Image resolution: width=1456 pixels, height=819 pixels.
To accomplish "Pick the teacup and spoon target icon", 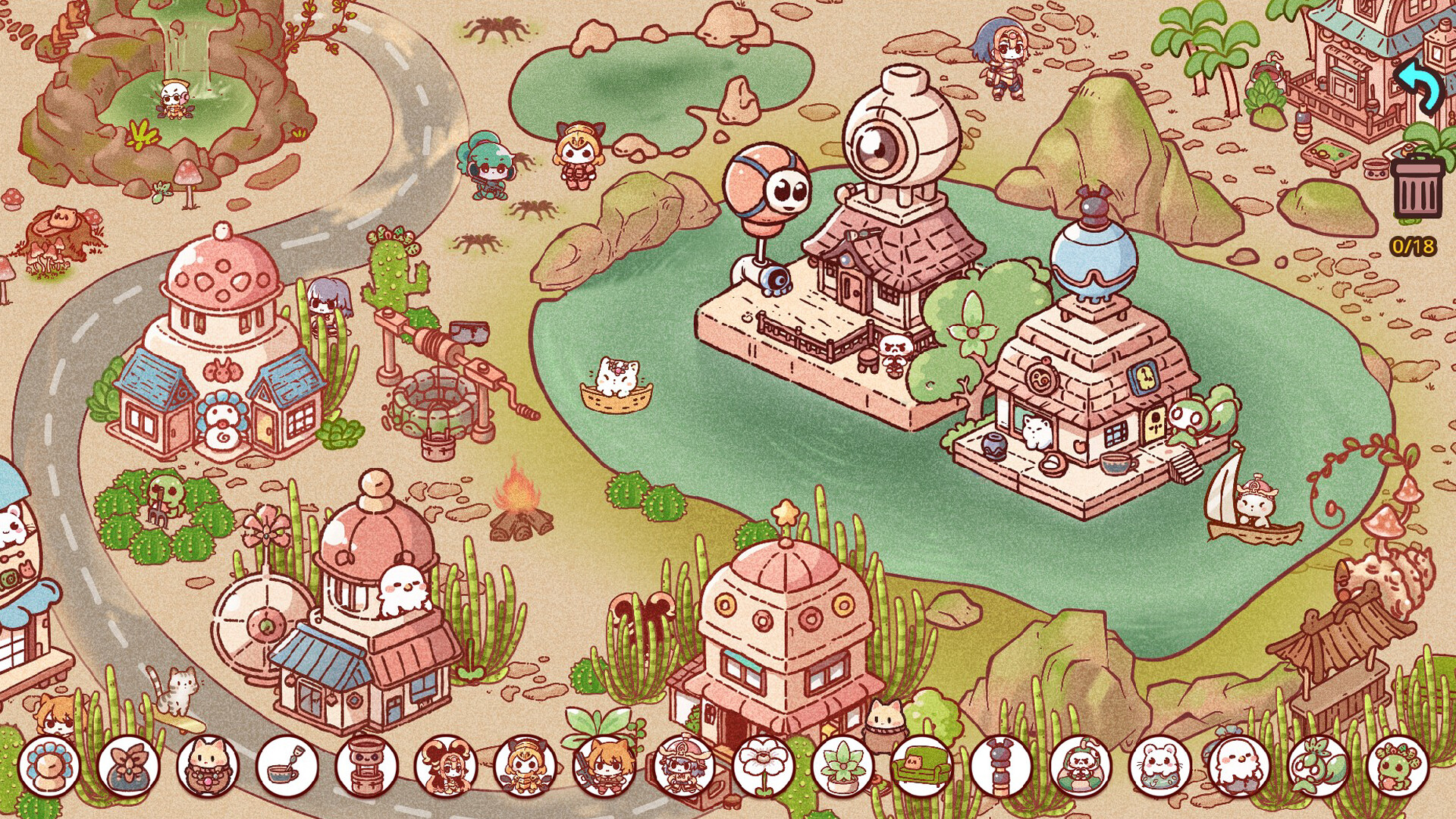I will (287, 766).
